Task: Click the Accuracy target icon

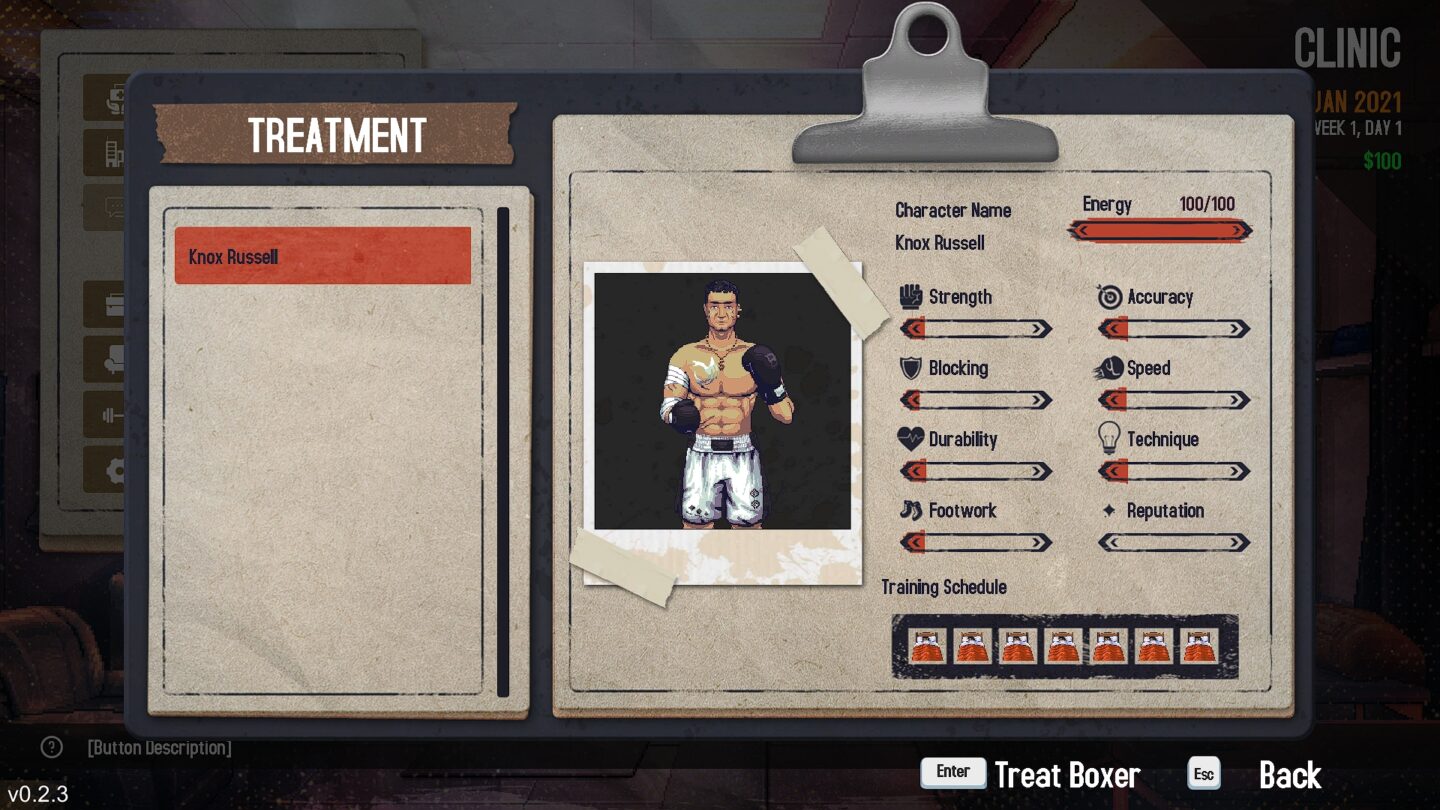Action: pos(1108,297)
